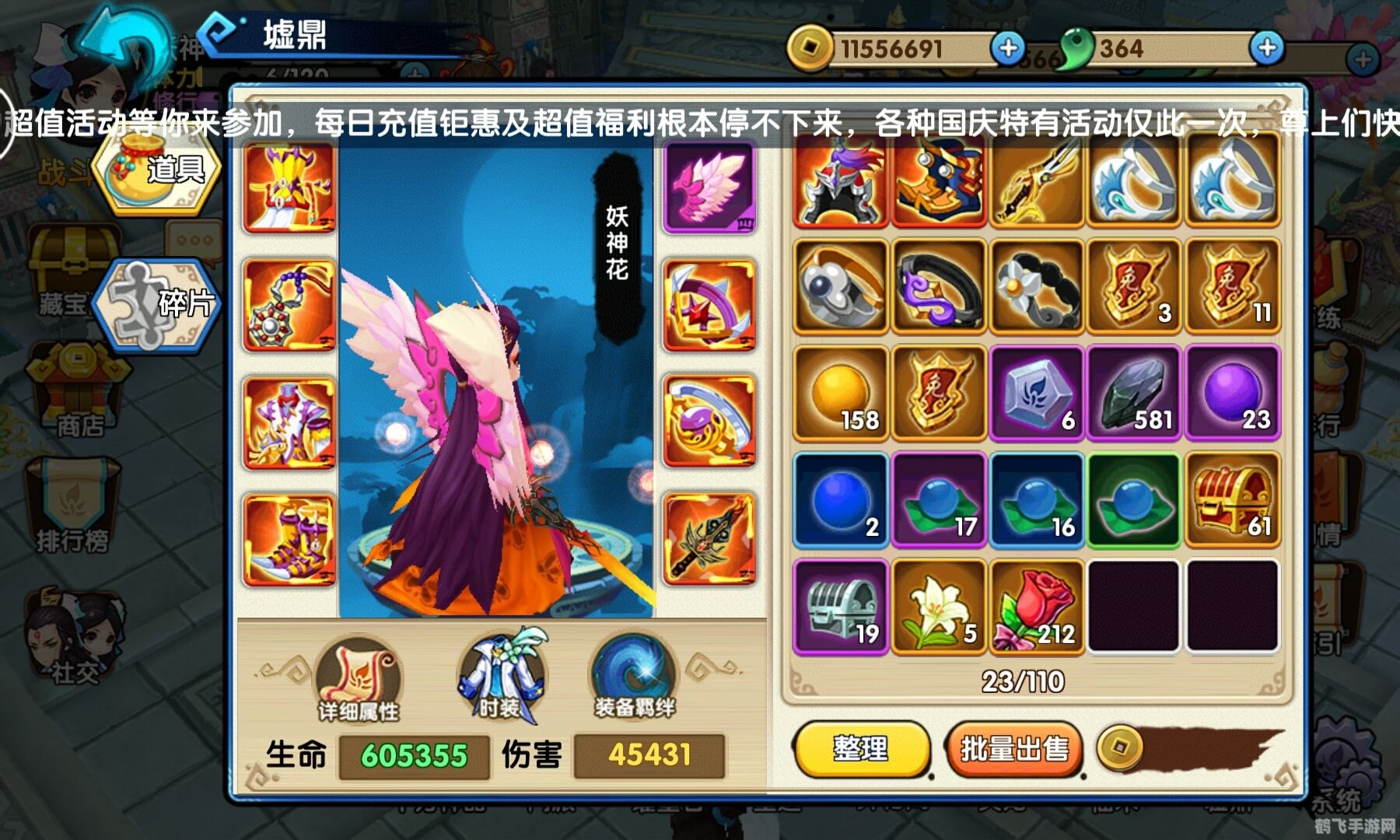Image resolution: width=1400 pixels, height=840 pixels.
Task: Open the golden treasure chest item showing 61
Action: pyautogui.click(x=1232, y=502)
